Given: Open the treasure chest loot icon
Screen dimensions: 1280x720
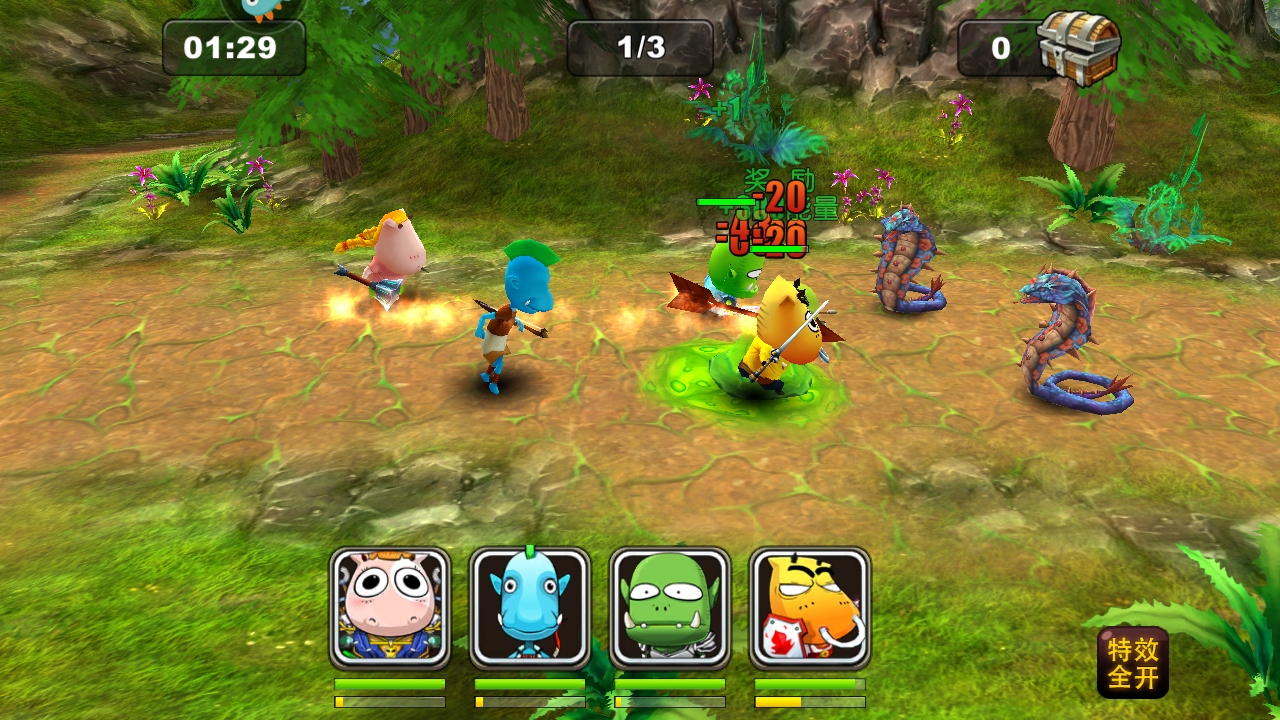Looking at the screenshot, I should pos(1078,46).
